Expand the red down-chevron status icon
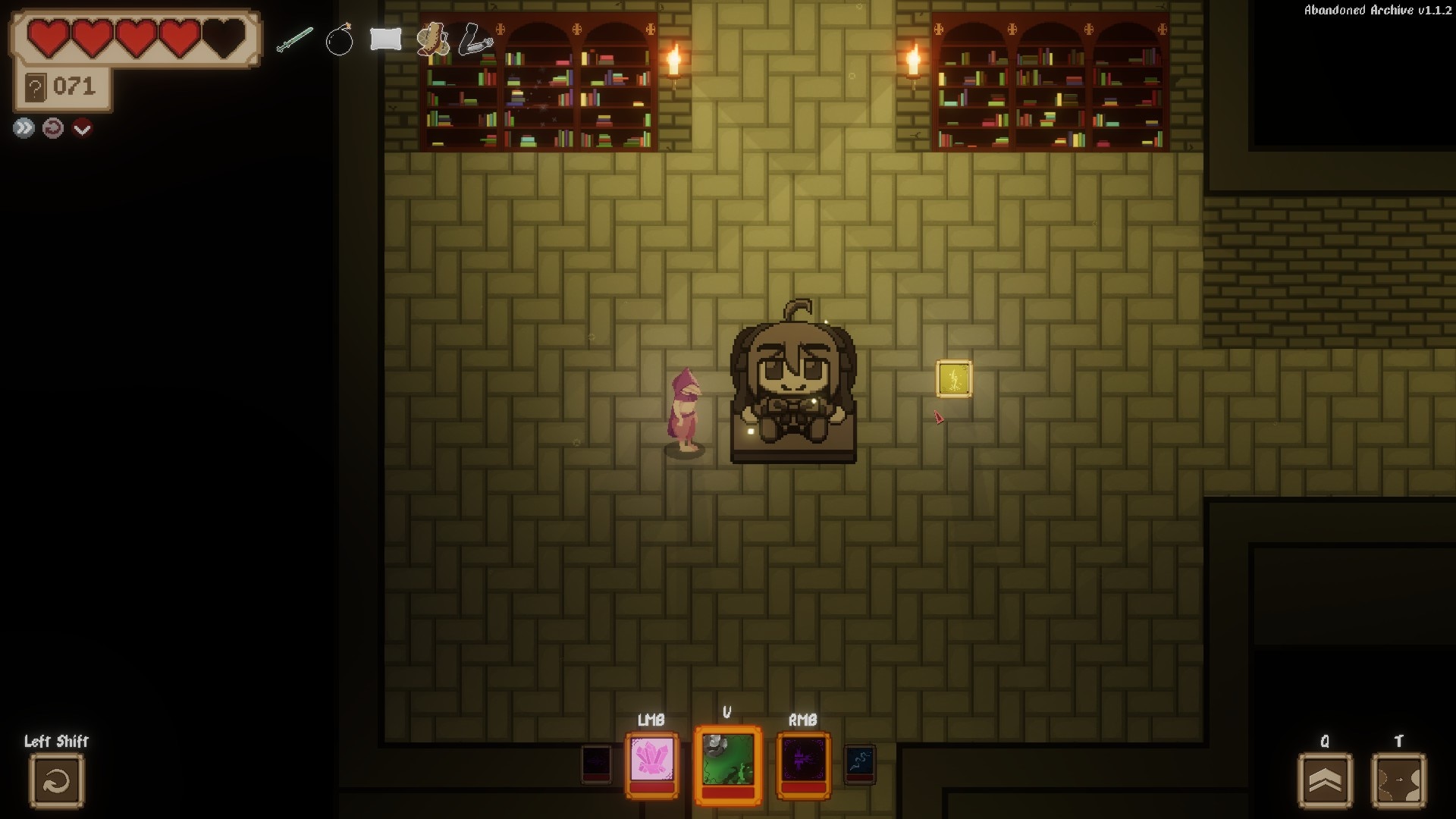This screenshot has width=1456, height=819. [x=82, y=128]
